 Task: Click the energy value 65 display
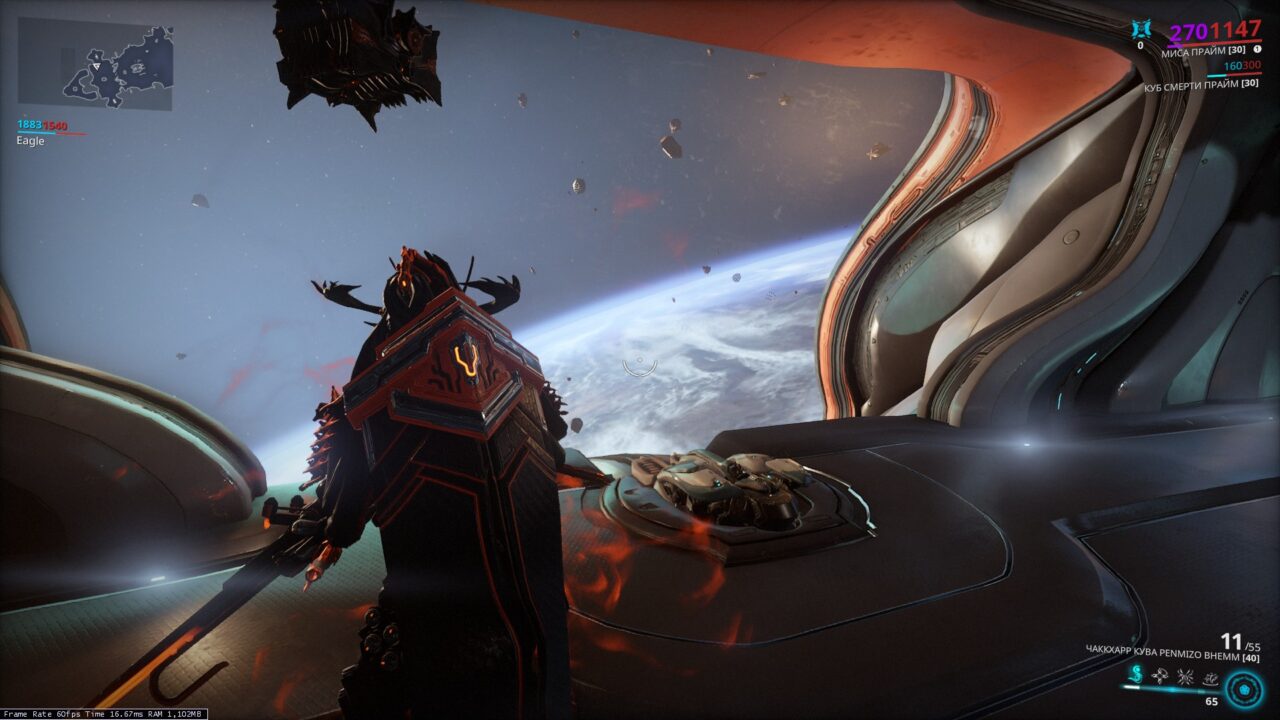(1211, 701)
